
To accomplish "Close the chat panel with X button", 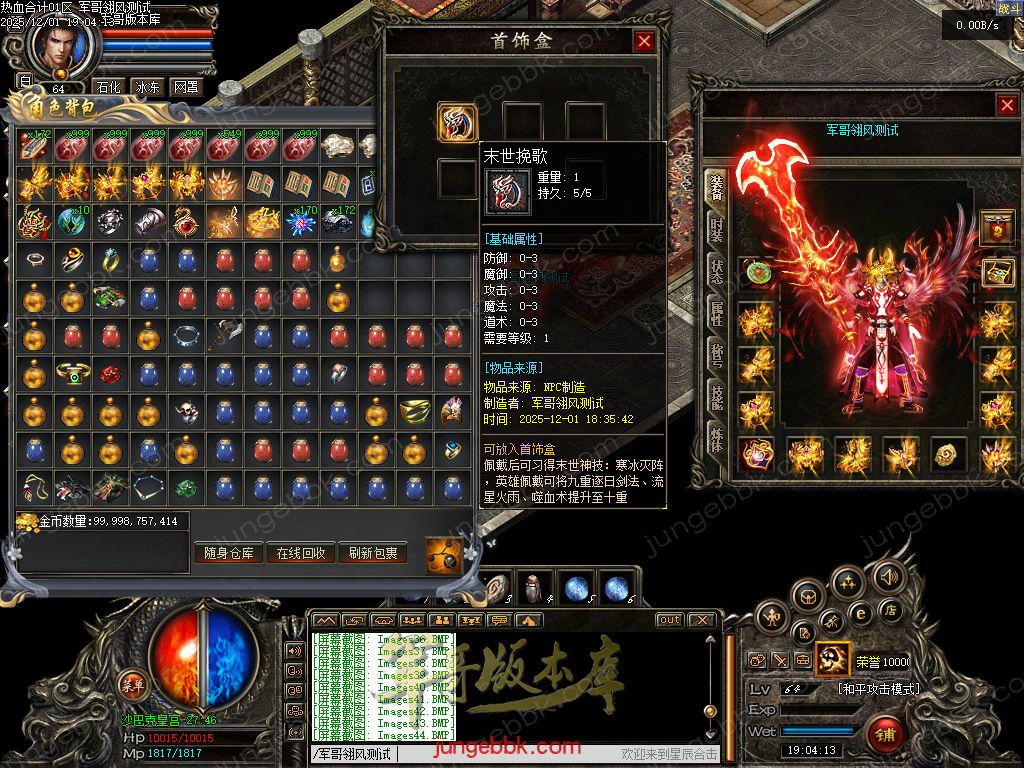I will [702, 620].
